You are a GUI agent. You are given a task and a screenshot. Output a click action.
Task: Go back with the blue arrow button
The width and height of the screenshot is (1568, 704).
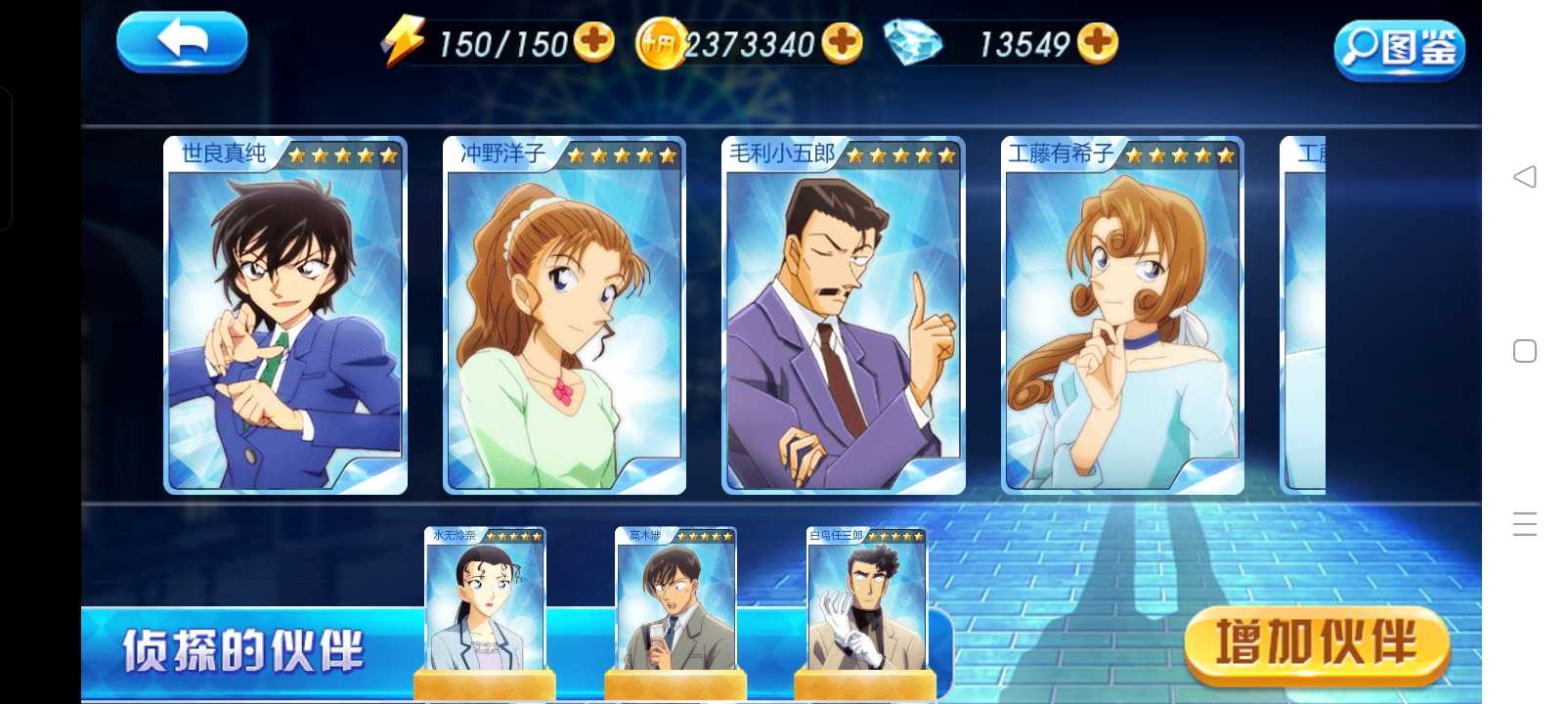[182, 42]
